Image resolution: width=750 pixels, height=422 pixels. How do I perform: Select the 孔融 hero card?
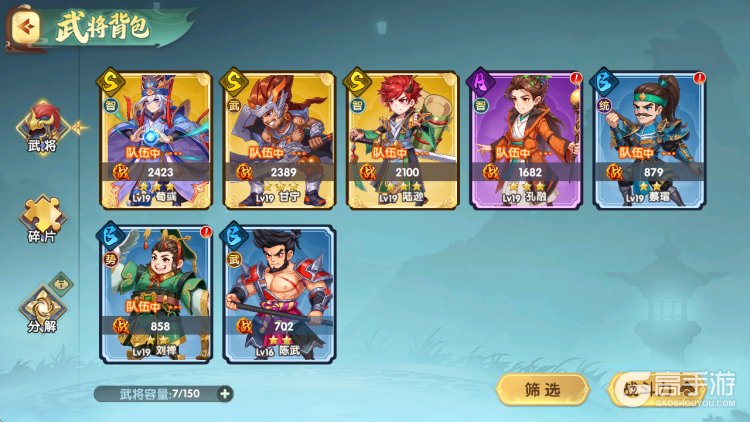click(x=524, y=139)
